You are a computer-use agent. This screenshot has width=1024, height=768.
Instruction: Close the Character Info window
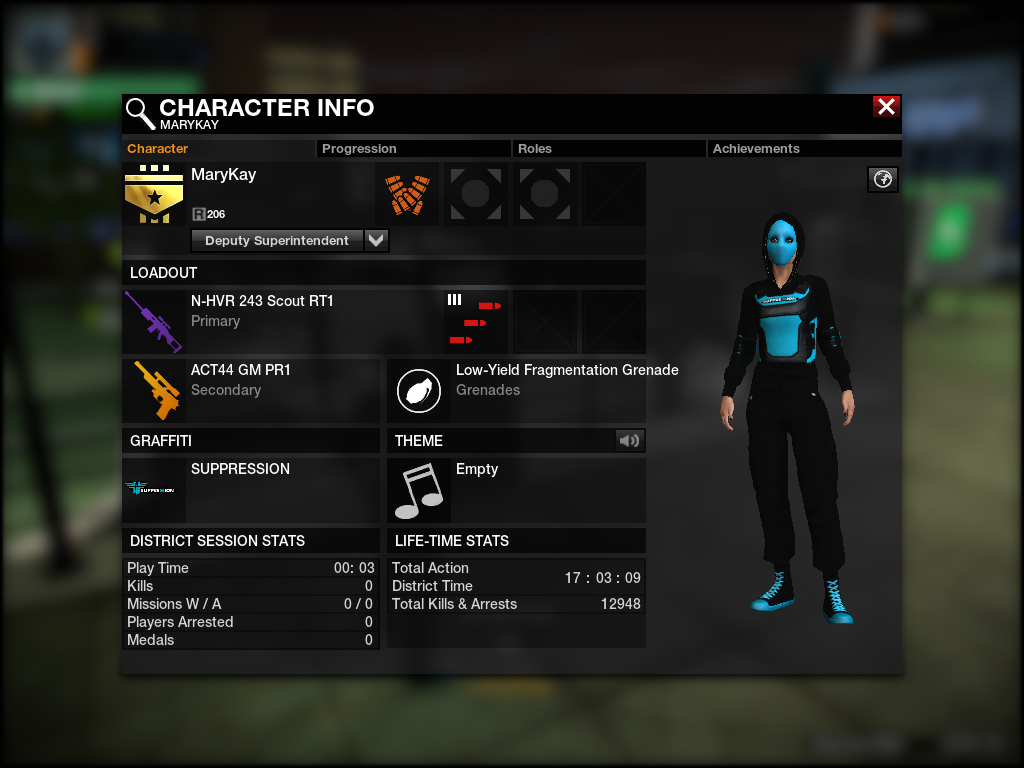[x=886, y=107]
